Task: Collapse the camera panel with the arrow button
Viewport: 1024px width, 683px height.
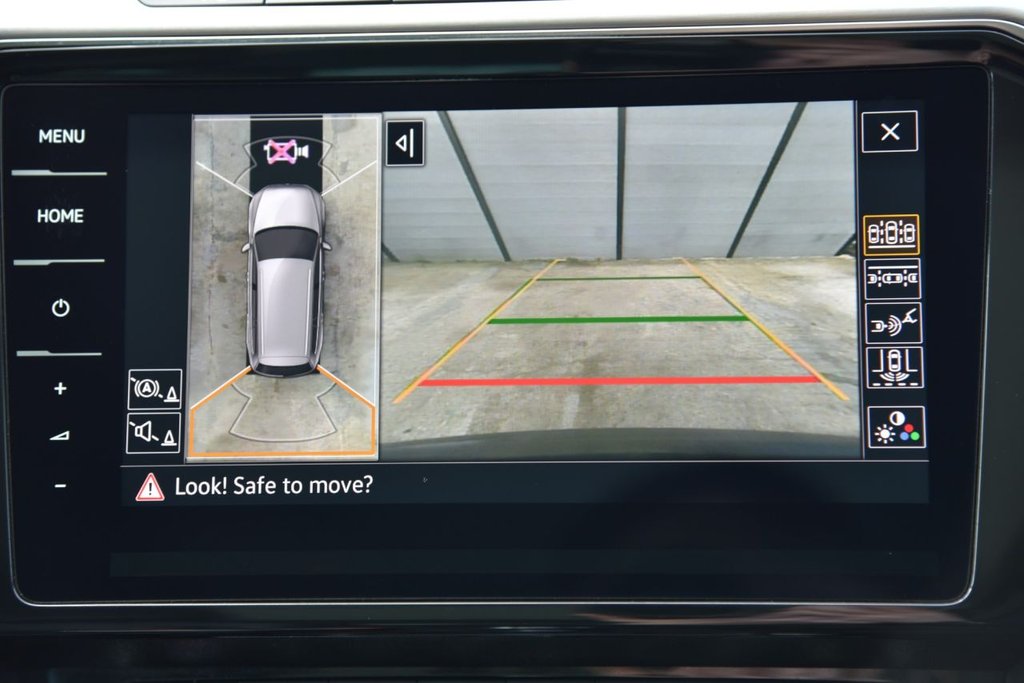Action: click(405, 144)
